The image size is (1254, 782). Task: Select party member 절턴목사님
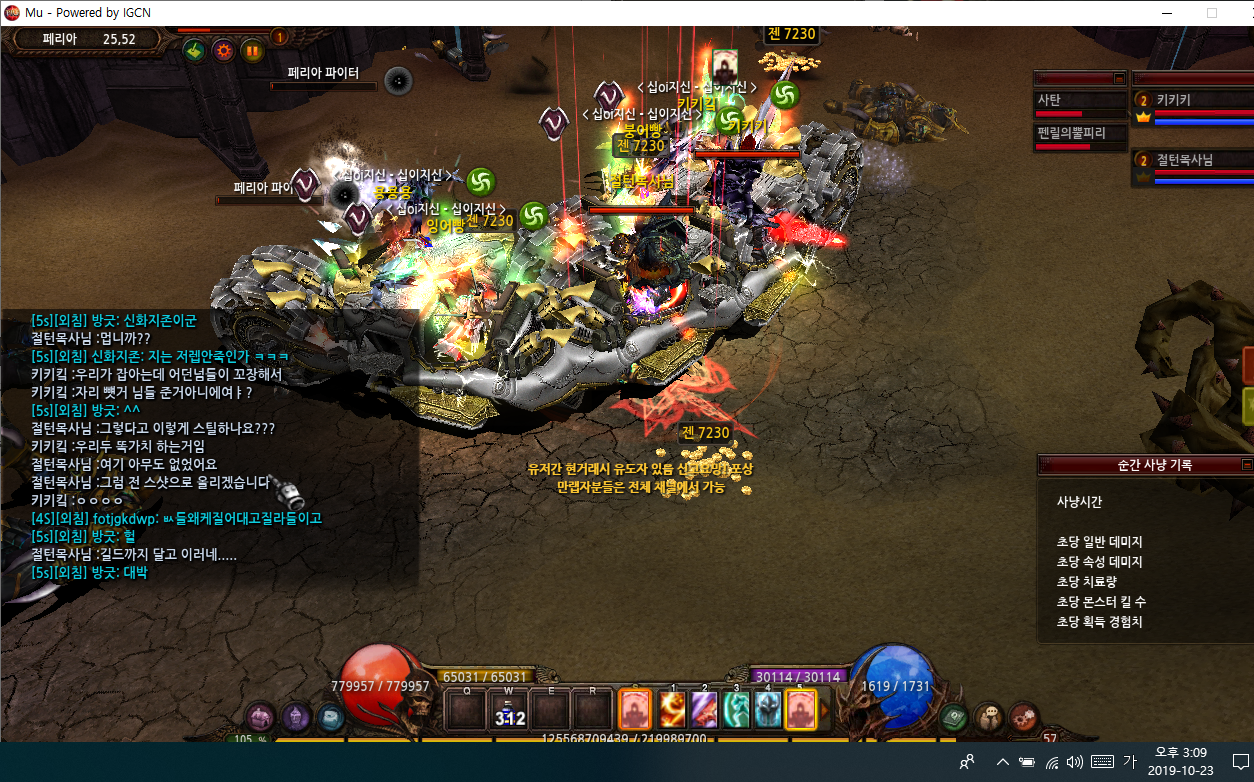pos(1190,160)
